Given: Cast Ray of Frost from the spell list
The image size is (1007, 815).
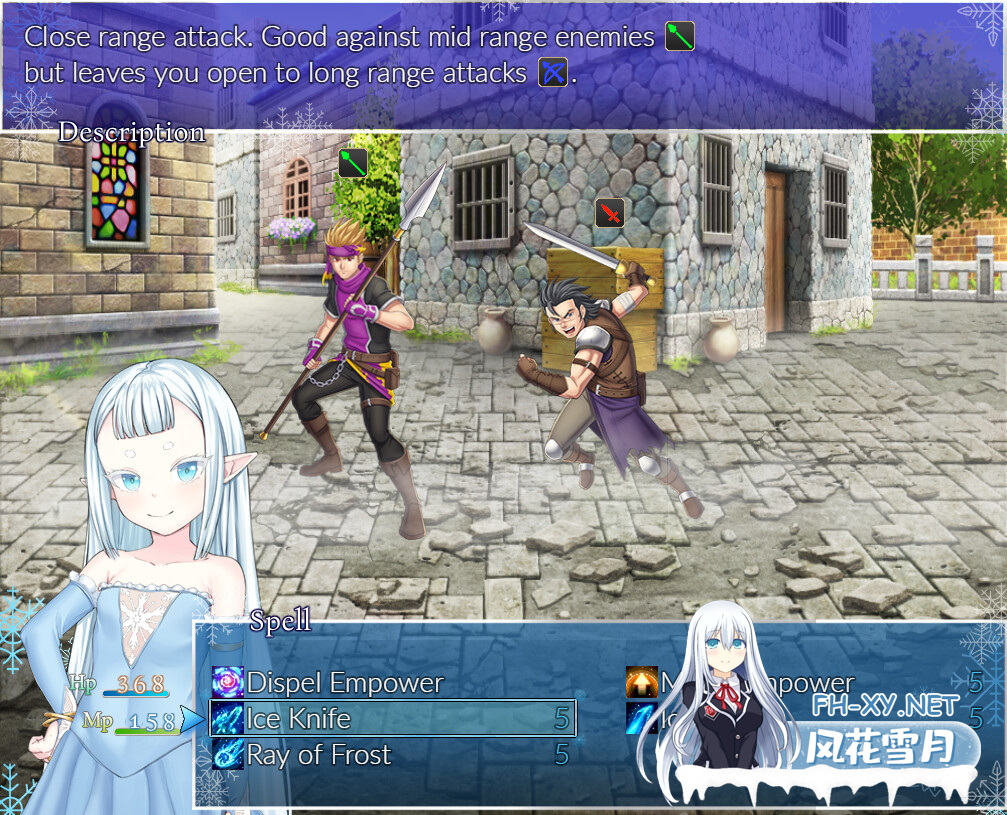Looking at the screenshot, I should pos(318,755).
